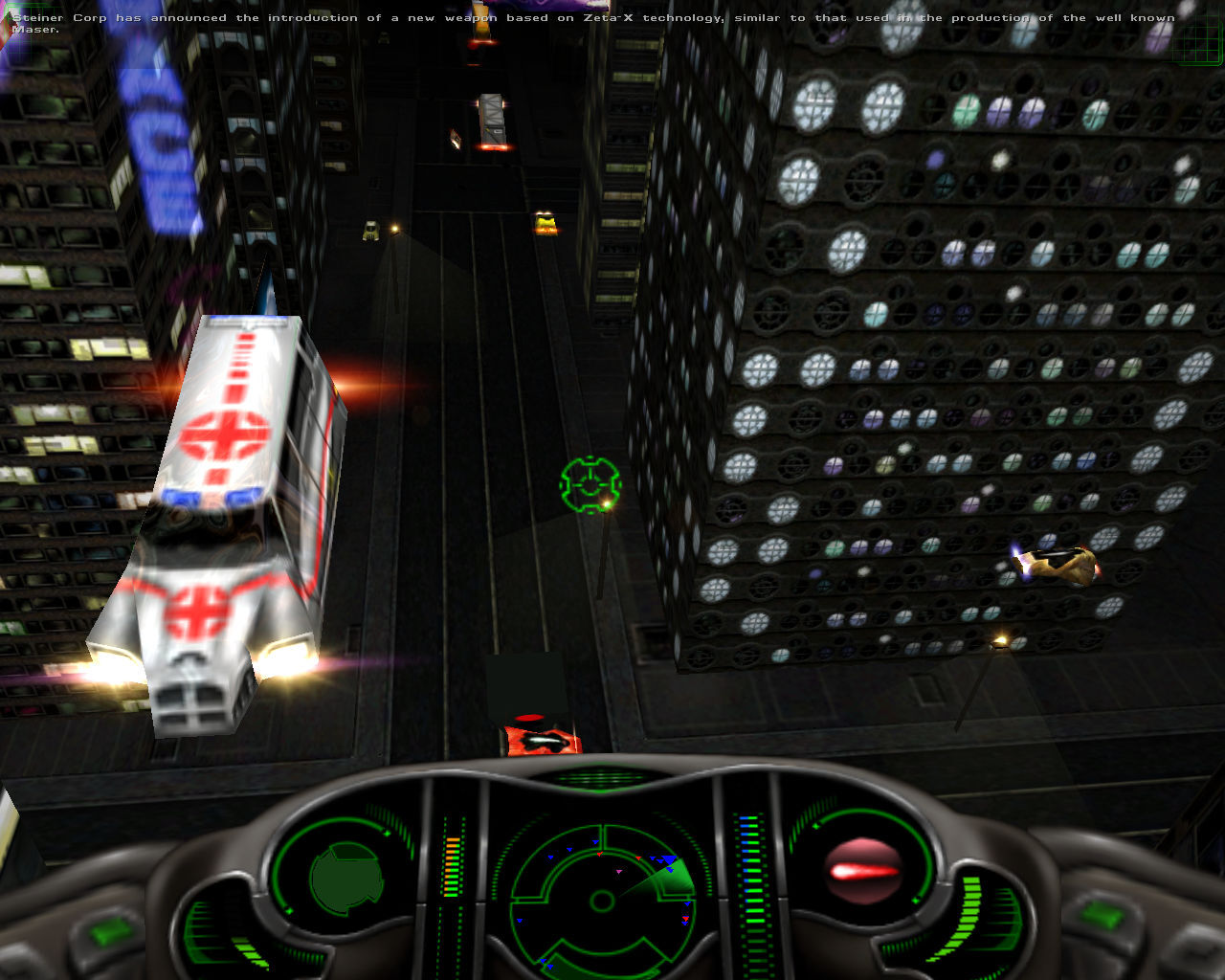Click the red contact marker on radar
The image size is (1225, 980).
click(x=600, y=856)
